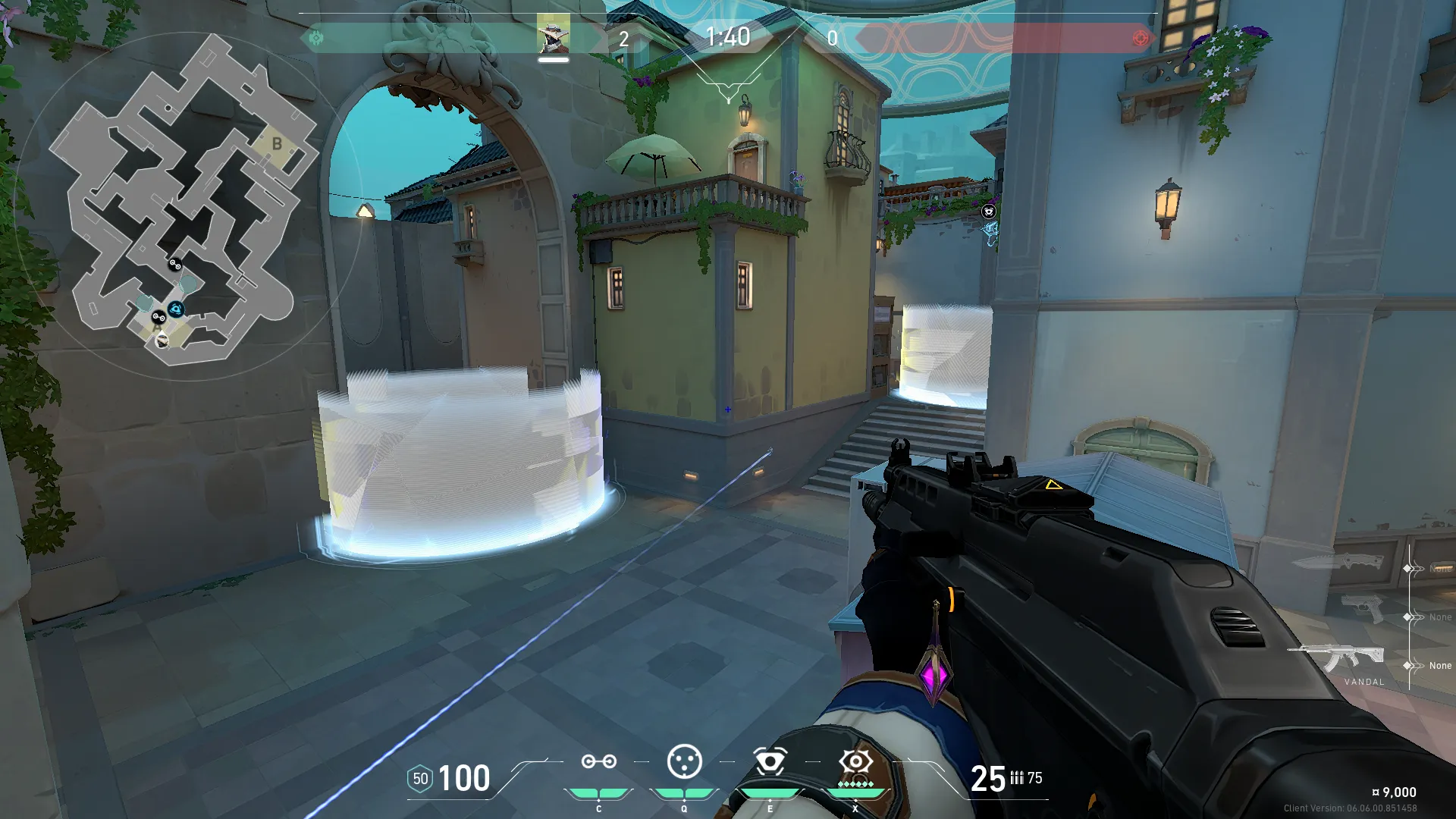Viewport: 1456px width, 819px height.
Task: Select the Trapwire ability icon
Action: click(x=598, y=762)
